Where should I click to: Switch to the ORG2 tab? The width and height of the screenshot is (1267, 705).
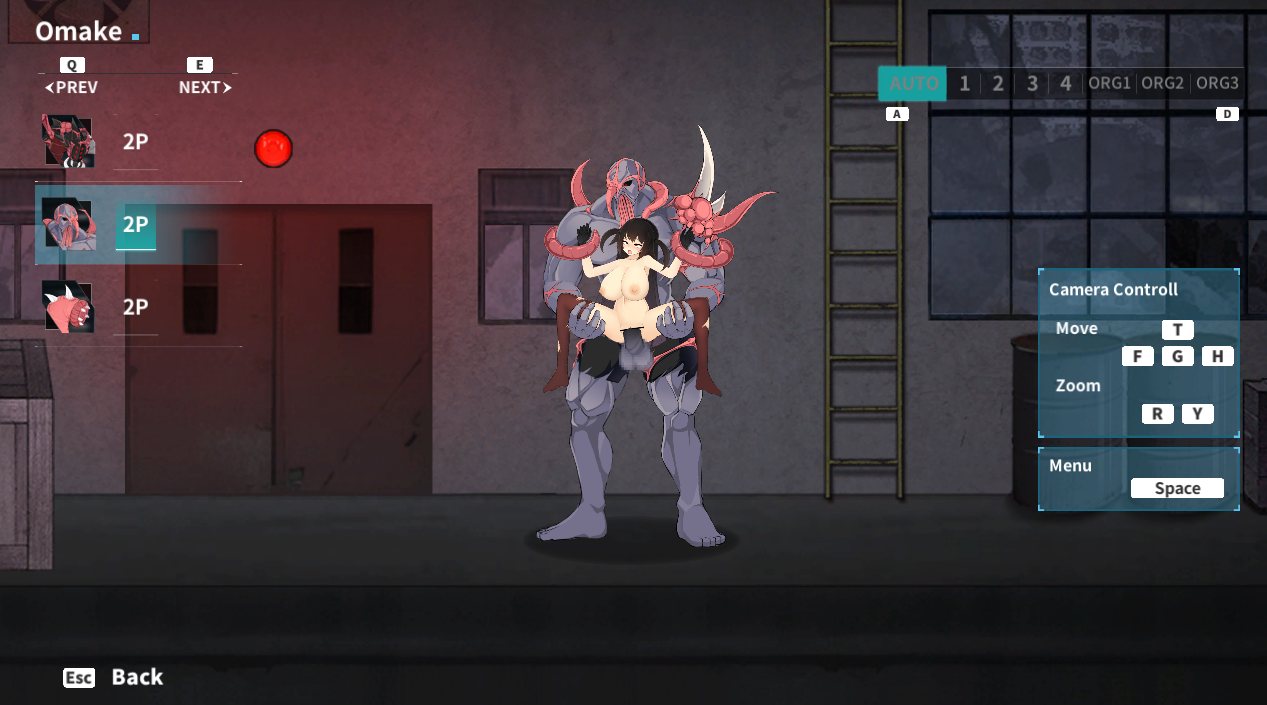coord(1163,83)
